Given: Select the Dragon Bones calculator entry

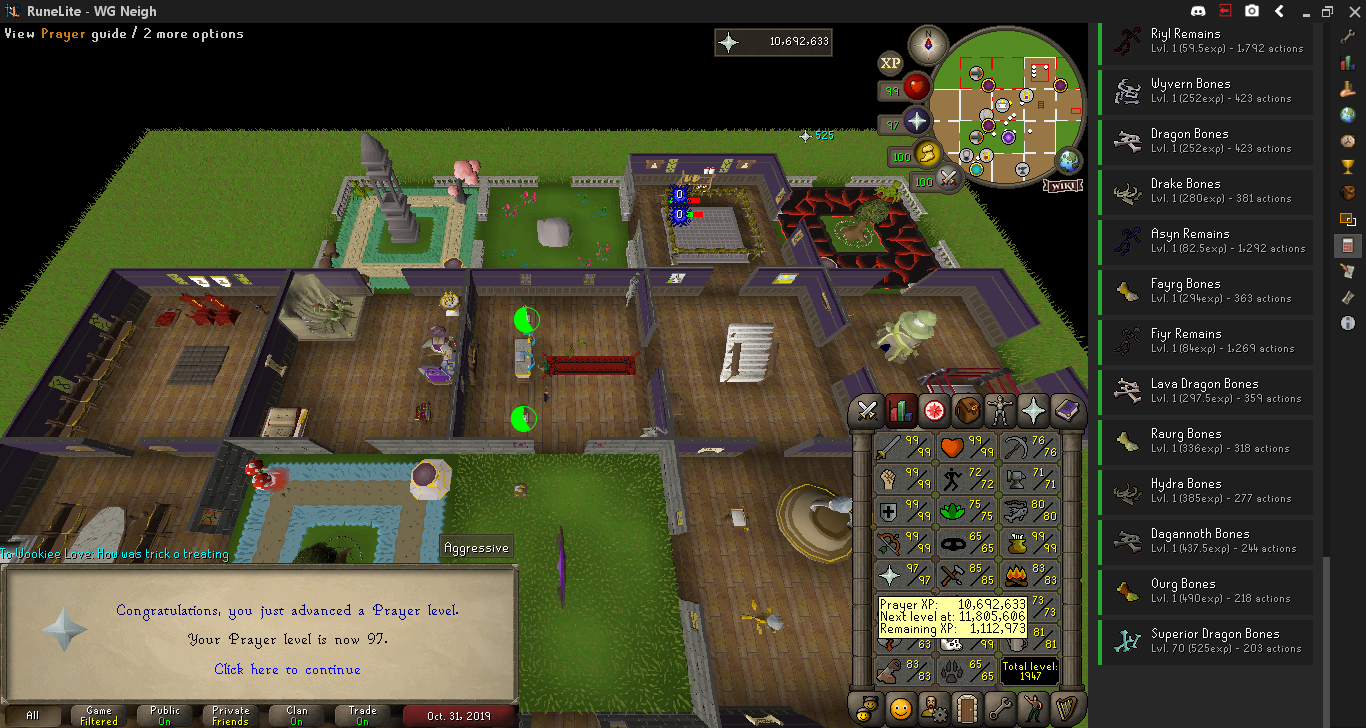Looking at the screenshot, I should (x=1206, y=140).
